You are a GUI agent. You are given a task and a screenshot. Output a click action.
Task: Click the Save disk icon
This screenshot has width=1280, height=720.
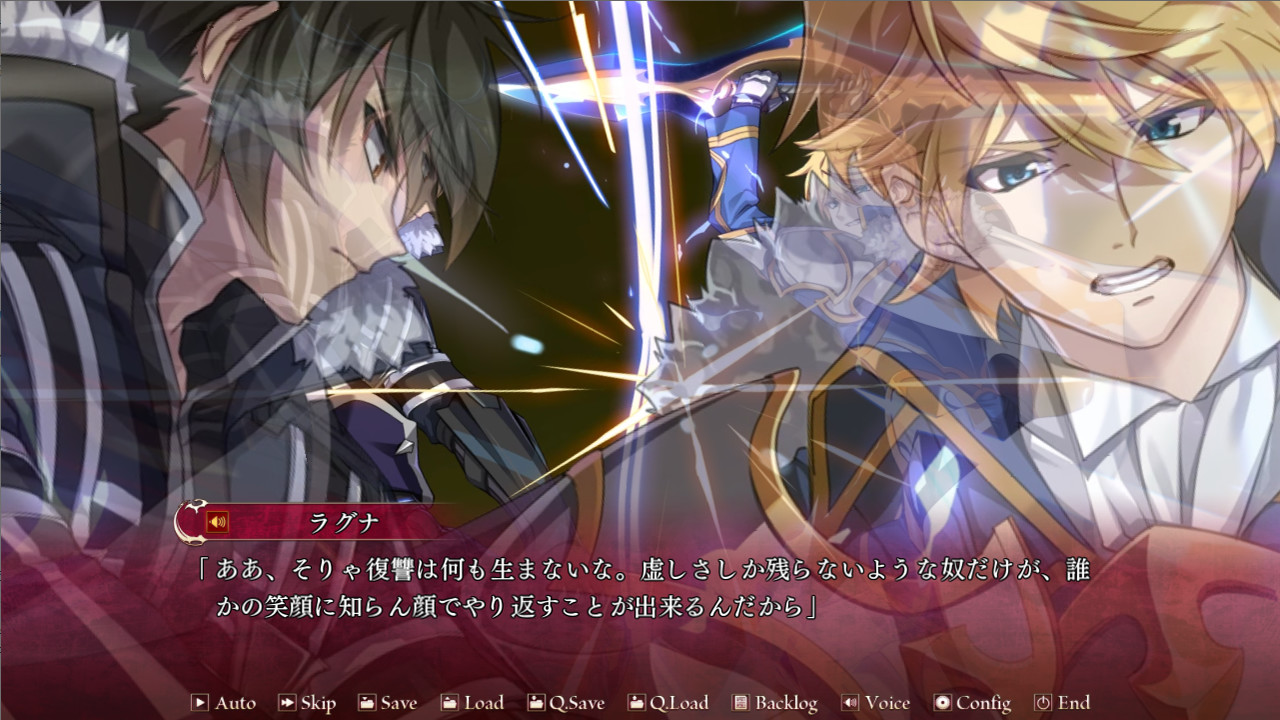366,703
